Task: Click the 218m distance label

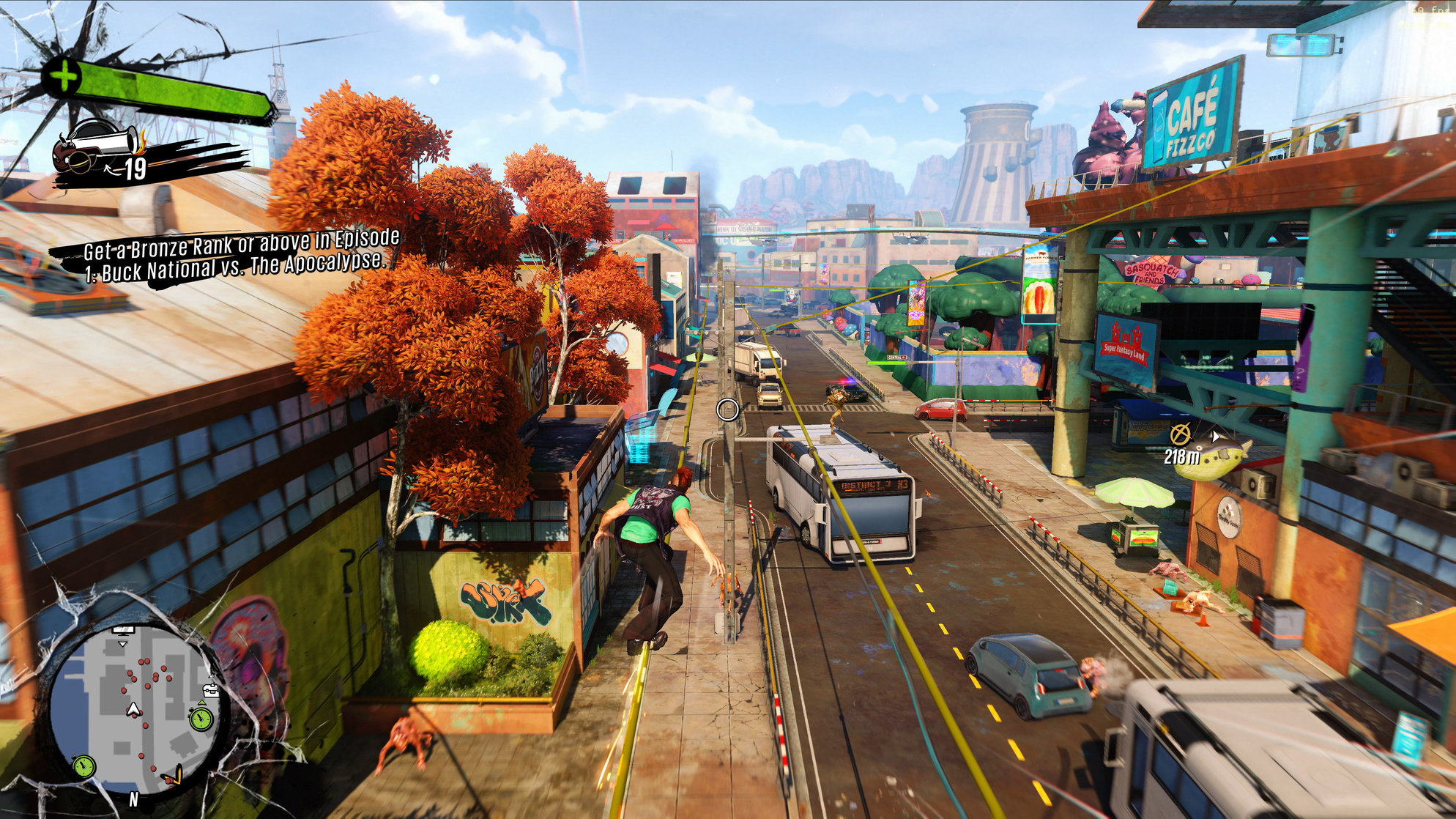Action: point(1184,456)
